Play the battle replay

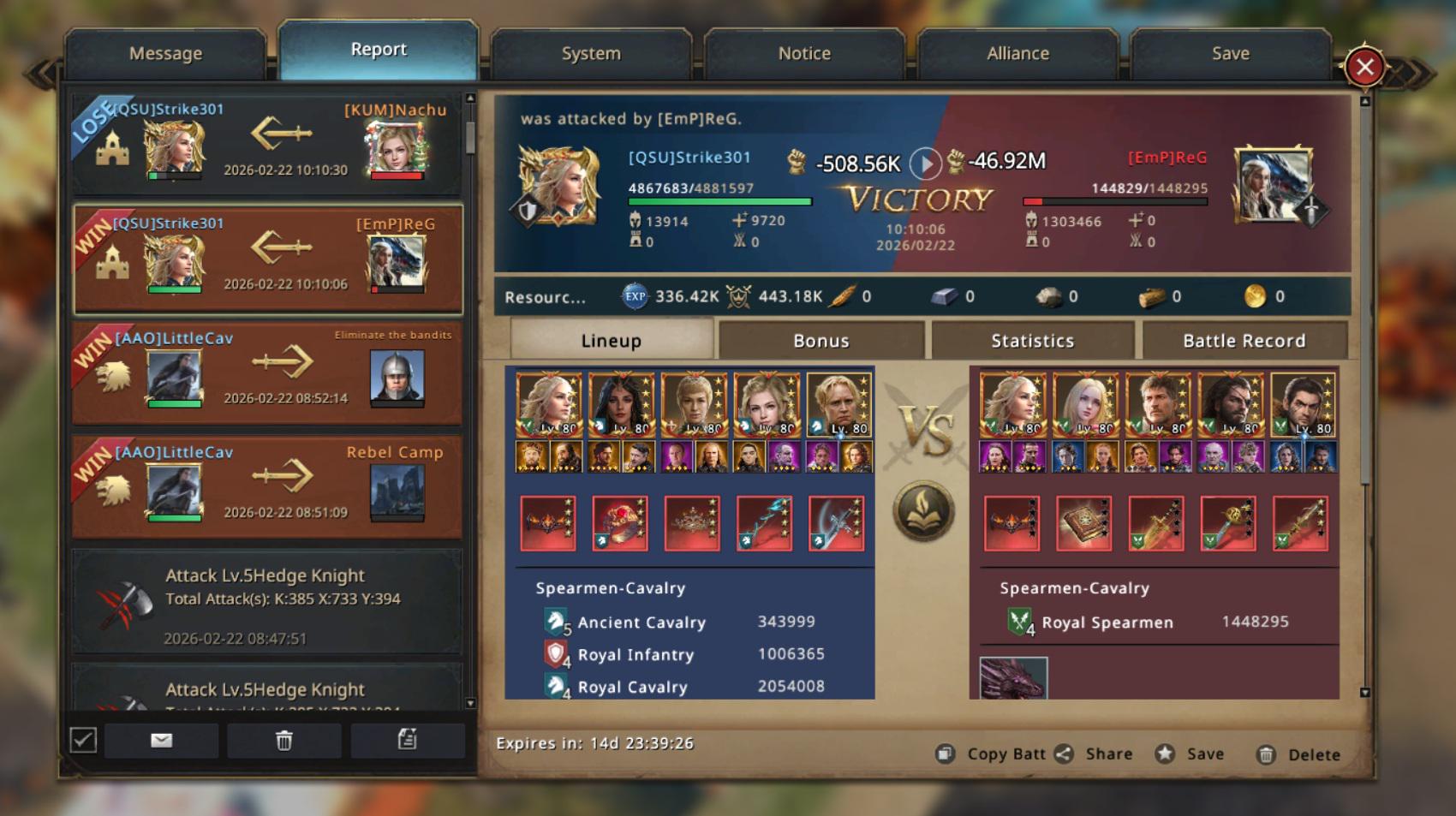(925, 163)
